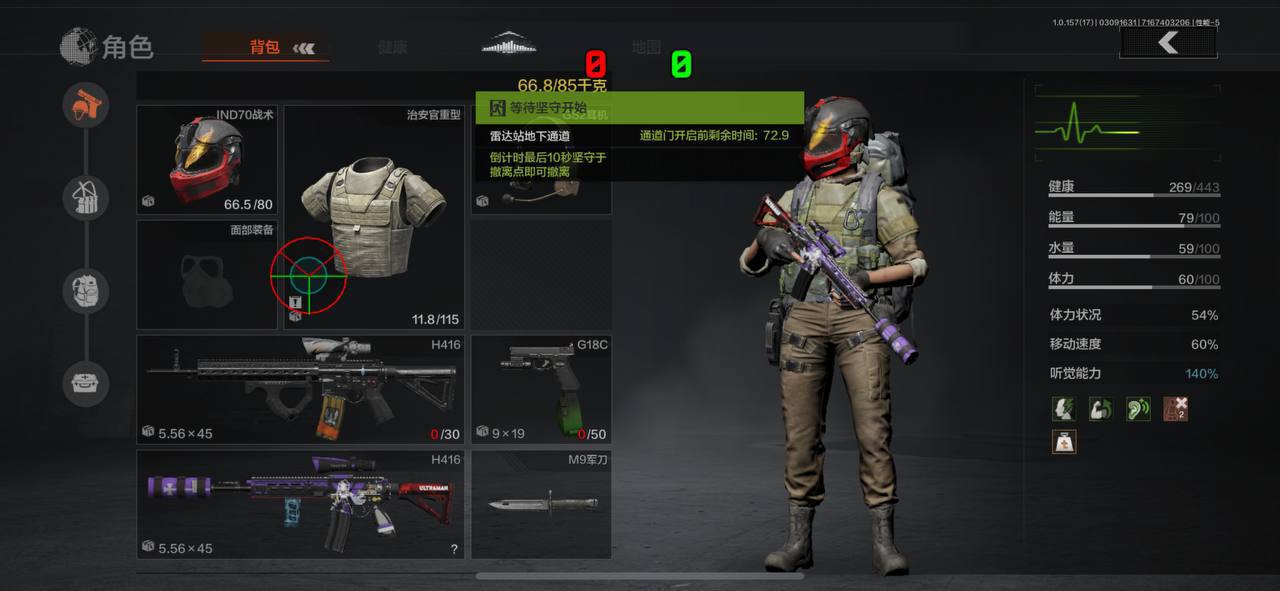The image size is (1280, 591).
Task: Click the hearing boost ear status icon
Action: (1138, 408)
